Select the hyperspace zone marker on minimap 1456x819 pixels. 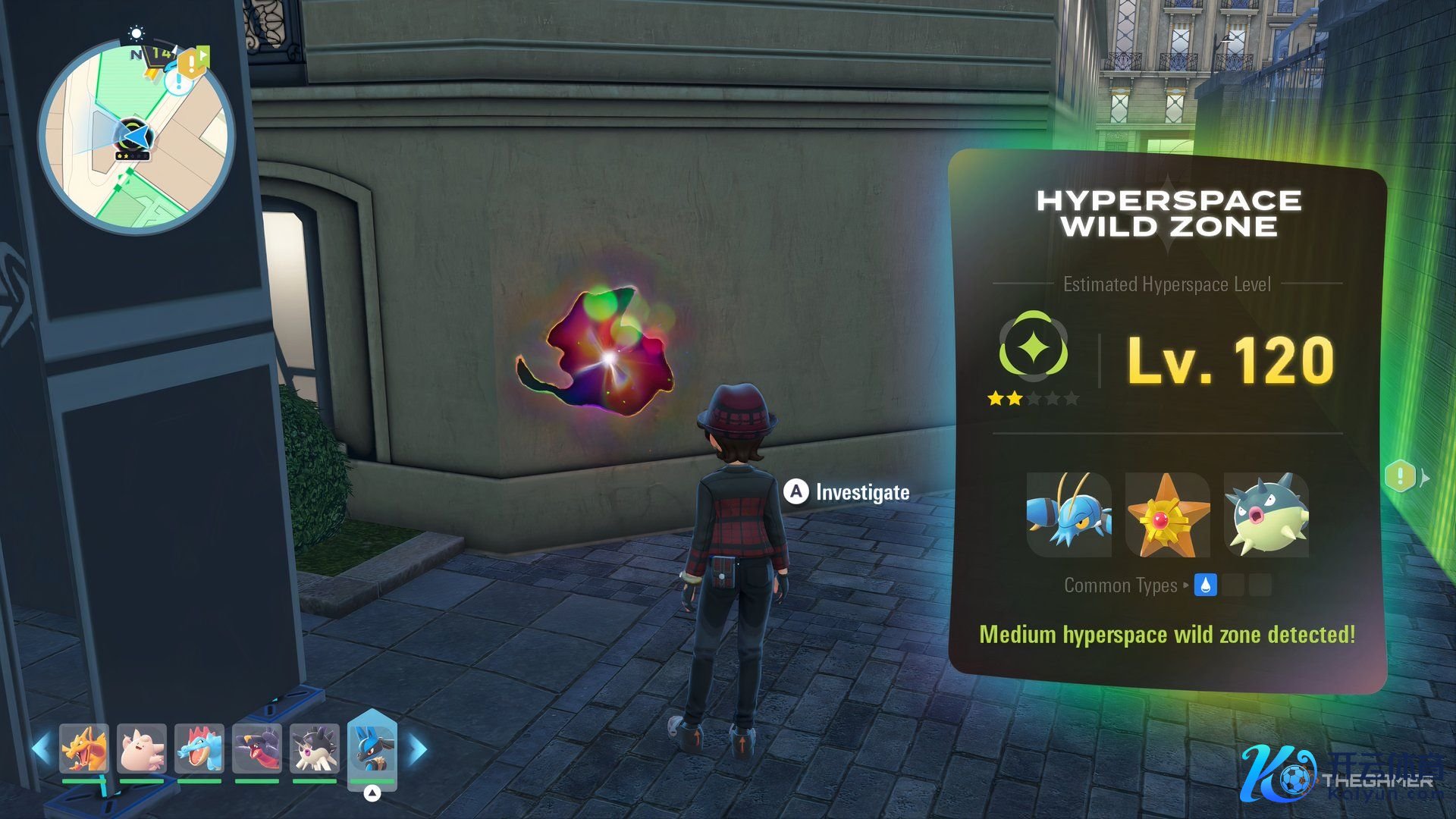pyautogui.click(x=133, y=136)
